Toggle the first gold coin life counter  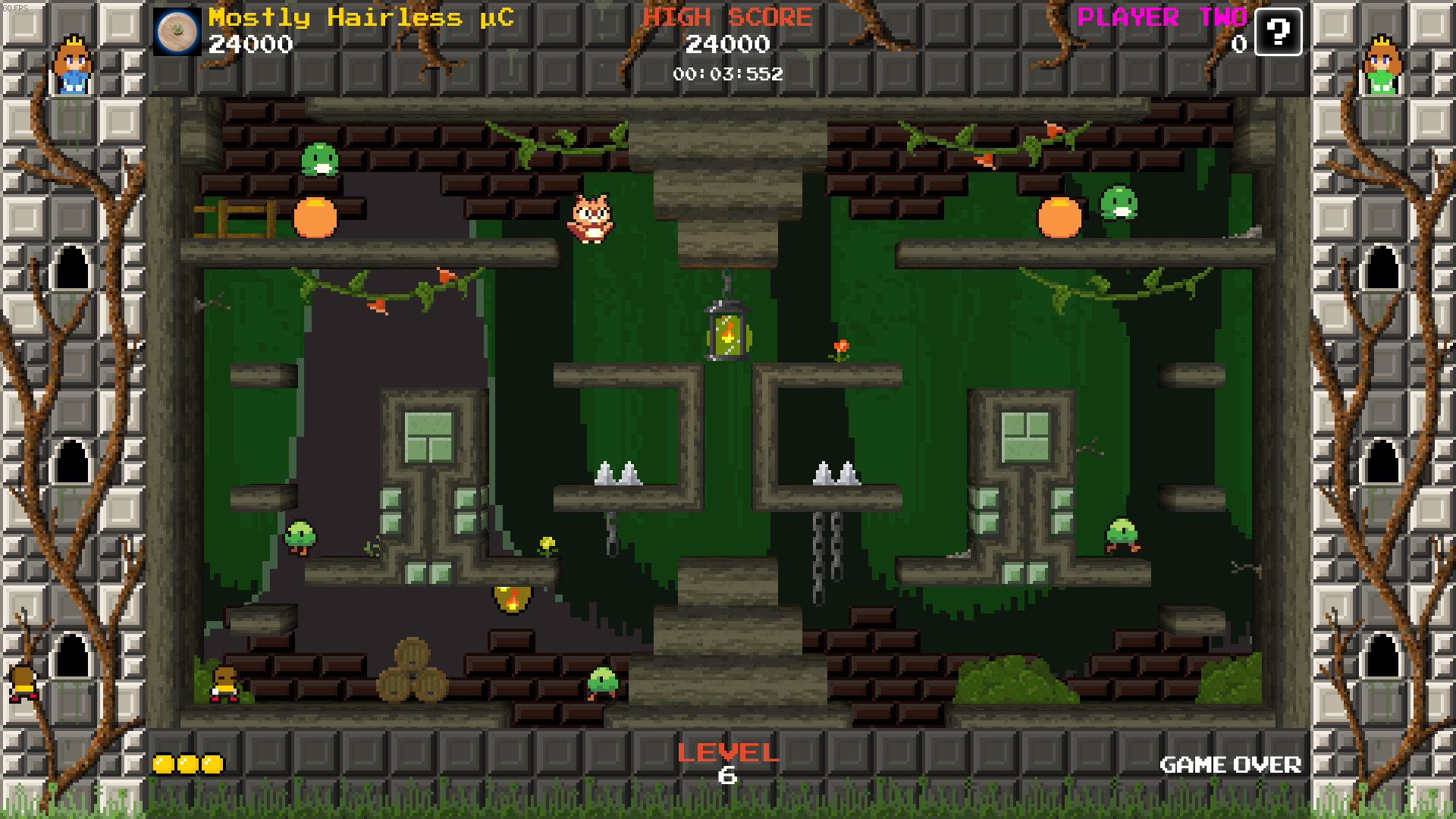click(163, 764)
